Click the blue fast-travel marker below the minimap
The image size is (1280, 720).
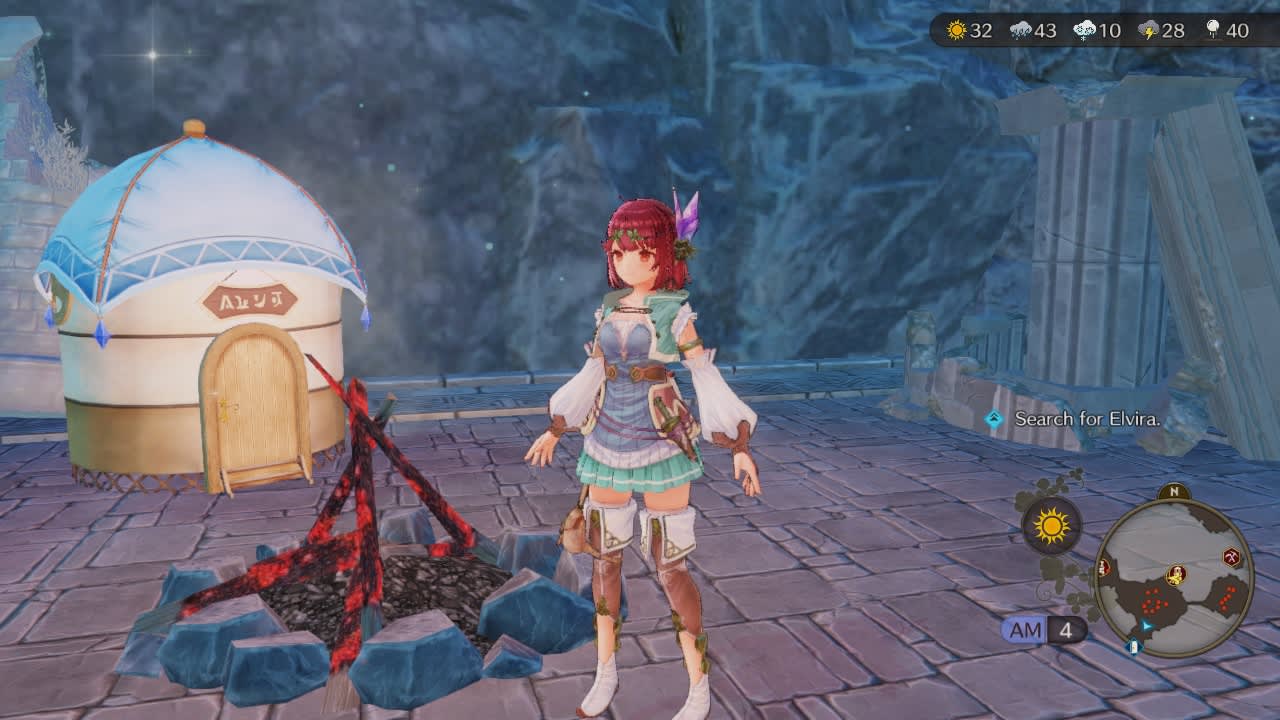[1134, 647]
